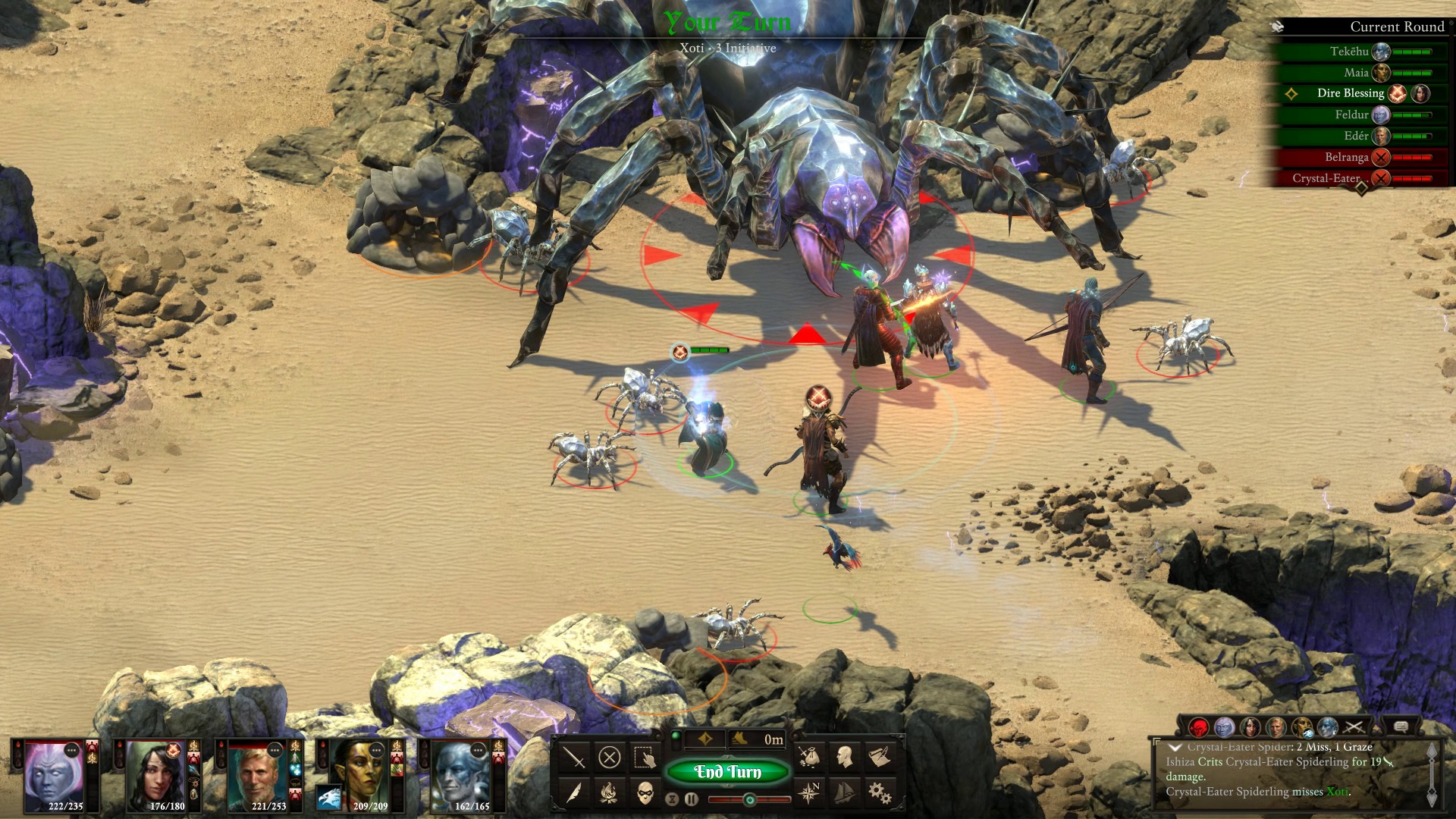Toggle the crossed swords combat log filter

[1354, 727]
